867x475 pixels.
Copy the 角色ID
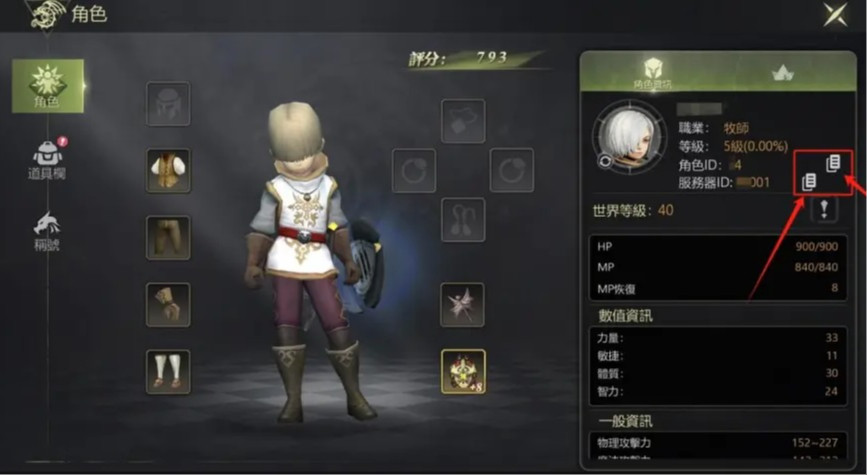[x=831, y=162]
